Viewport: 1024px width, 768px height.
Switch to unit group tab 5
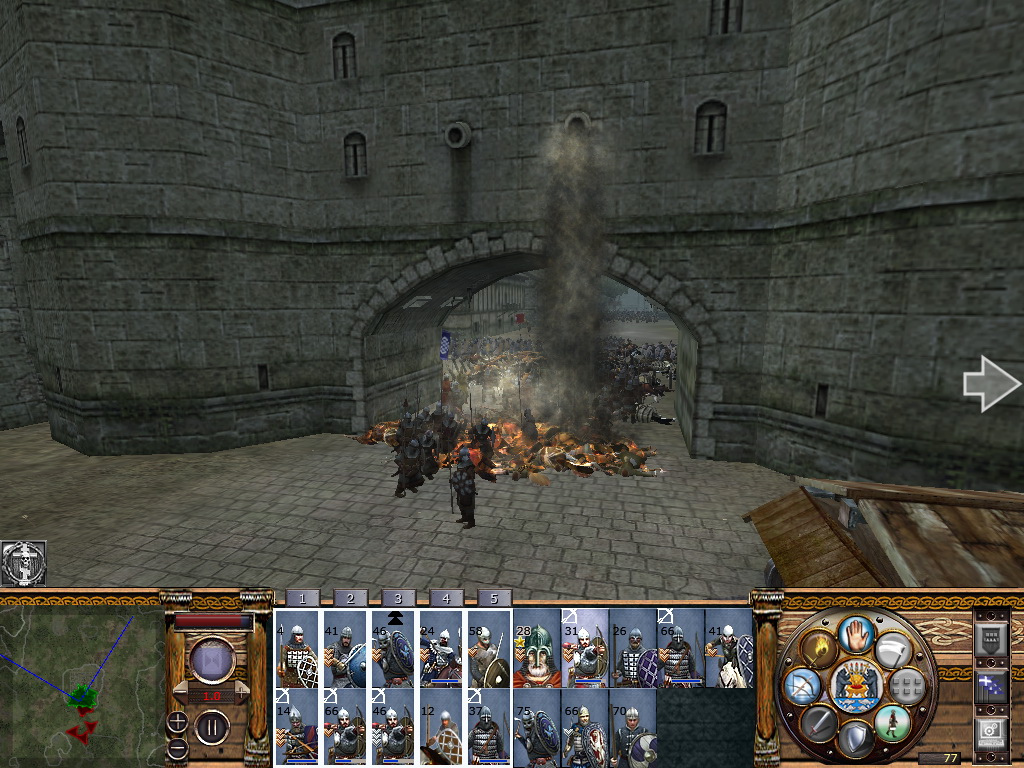[494, 598]
